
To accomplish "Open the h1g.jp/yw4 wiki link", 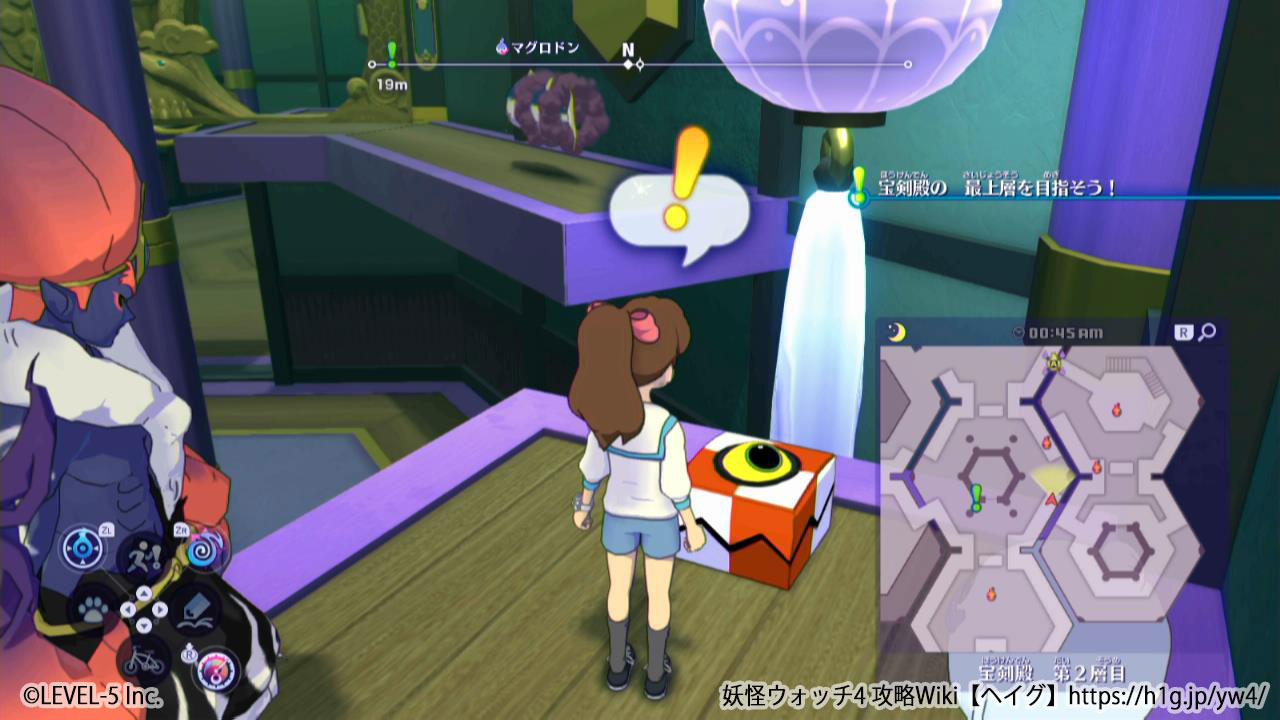I will click(x=1168, y=693).
